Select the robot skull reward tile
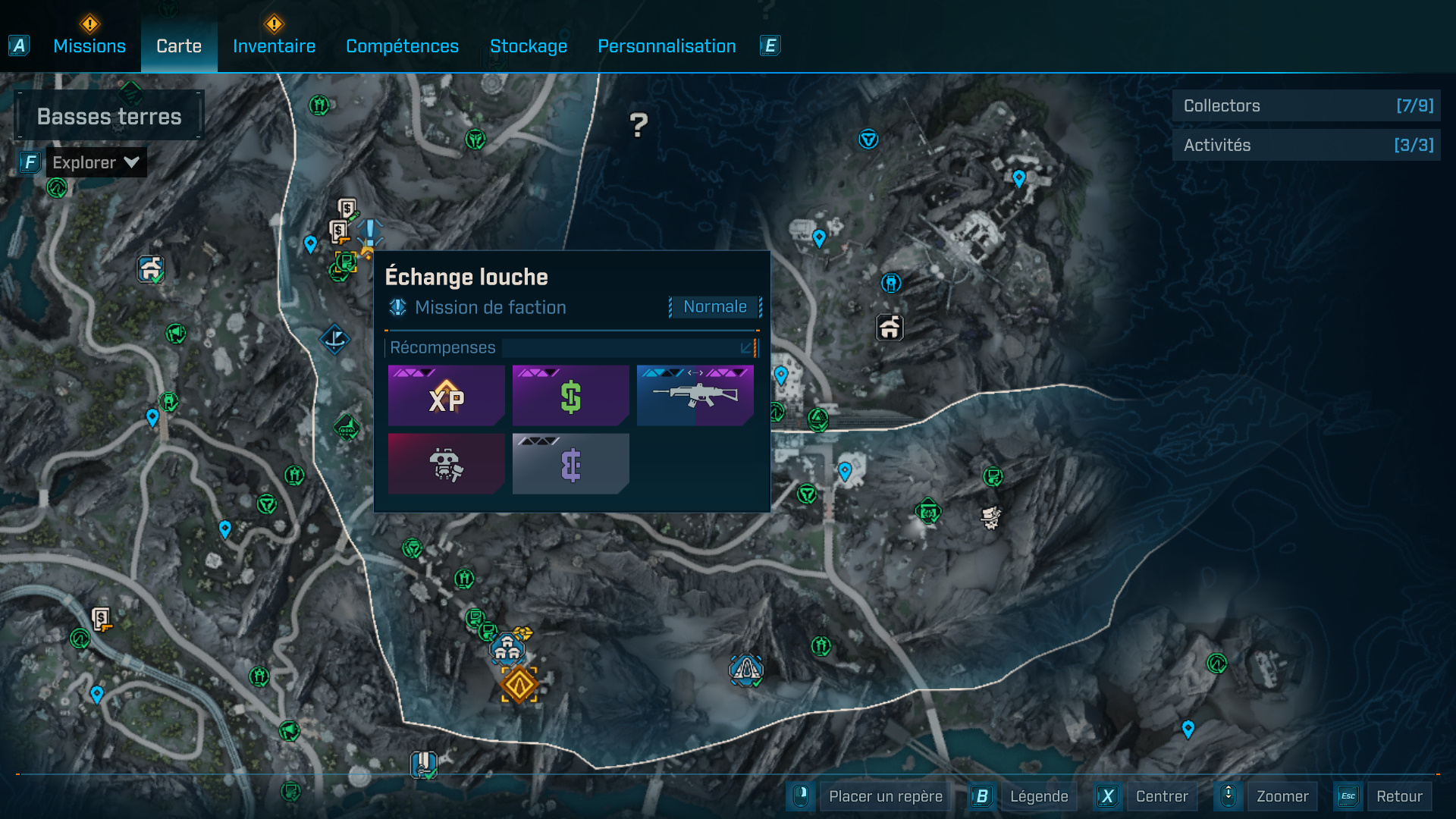Screen dimensions: 1456x819 point(446,464)
